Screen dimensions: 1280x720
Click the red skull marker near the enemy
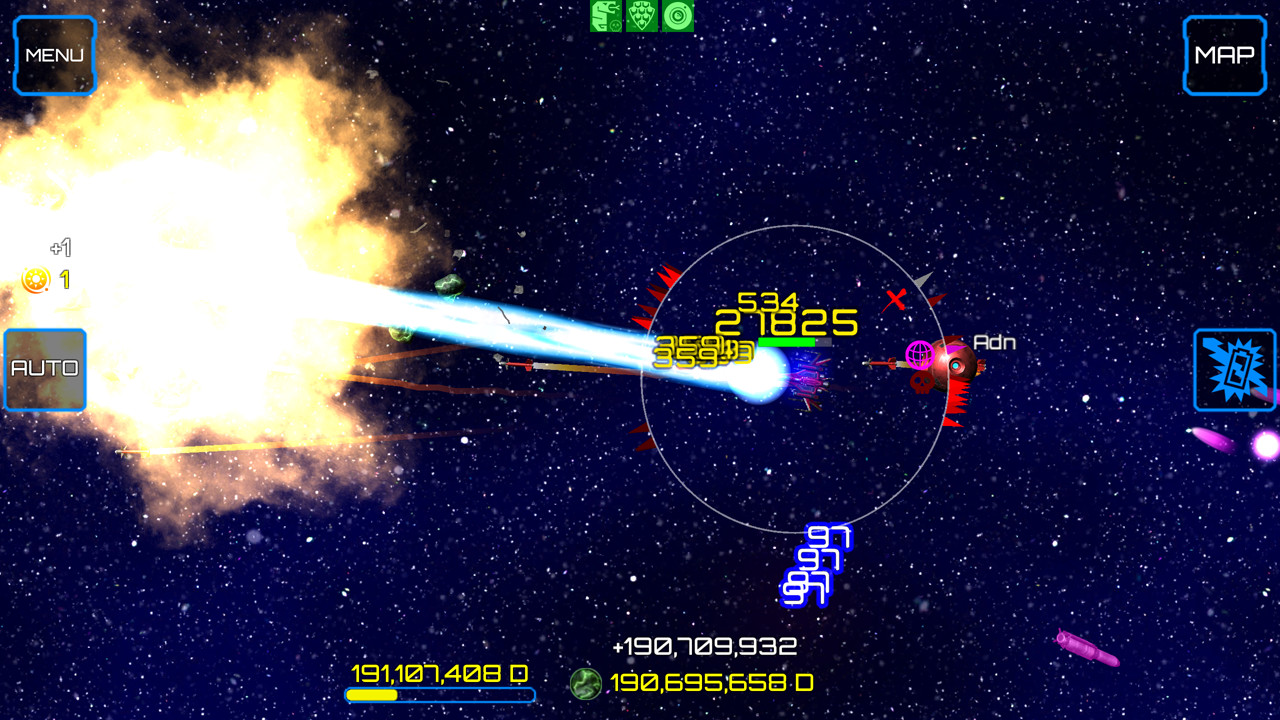(921, 383)
